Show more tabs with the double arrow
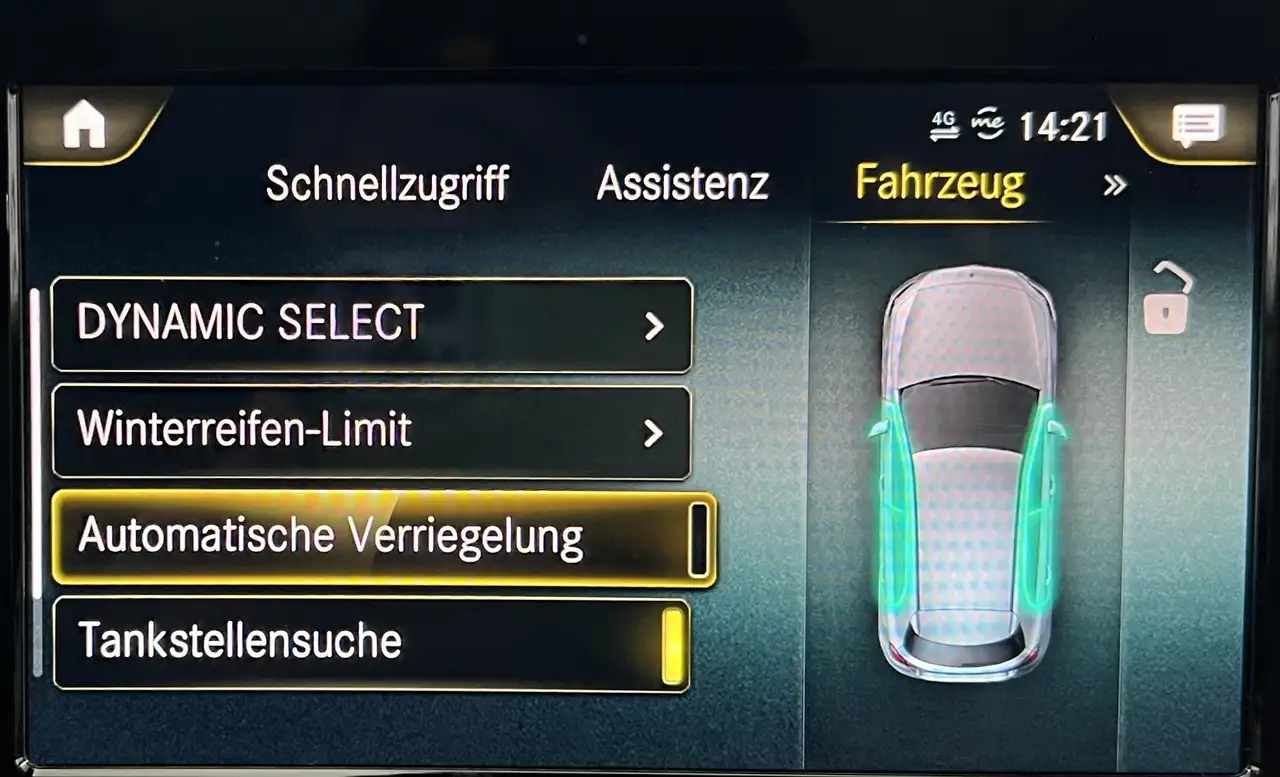 click(x=1114, y=185)
